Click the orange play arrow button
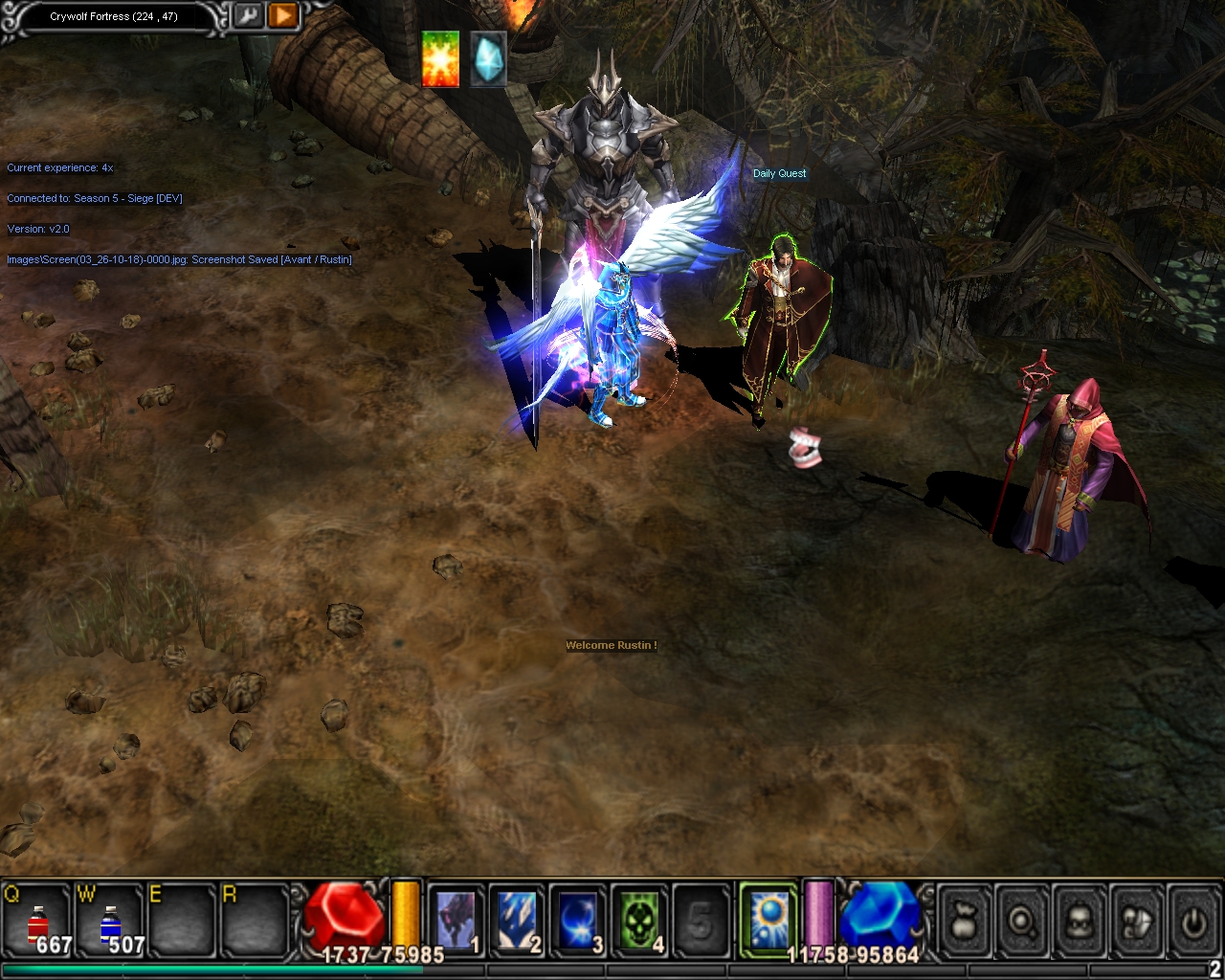Image resolution: width=1225 pixels, height=980 pixels. pyautogui.click(x=282, y=15)
